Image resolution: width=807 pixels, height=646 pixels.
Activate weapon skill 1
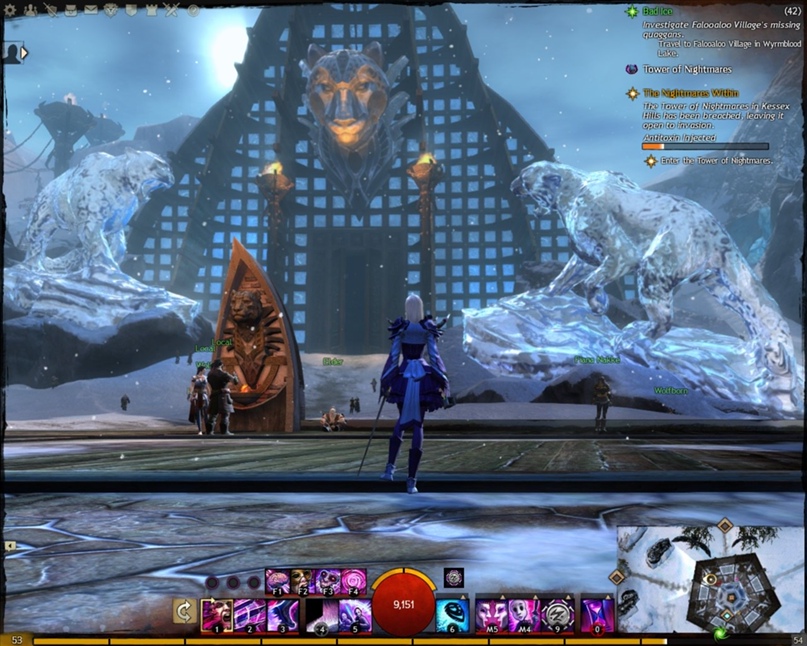pyautogui.click(x=217, y=615)
